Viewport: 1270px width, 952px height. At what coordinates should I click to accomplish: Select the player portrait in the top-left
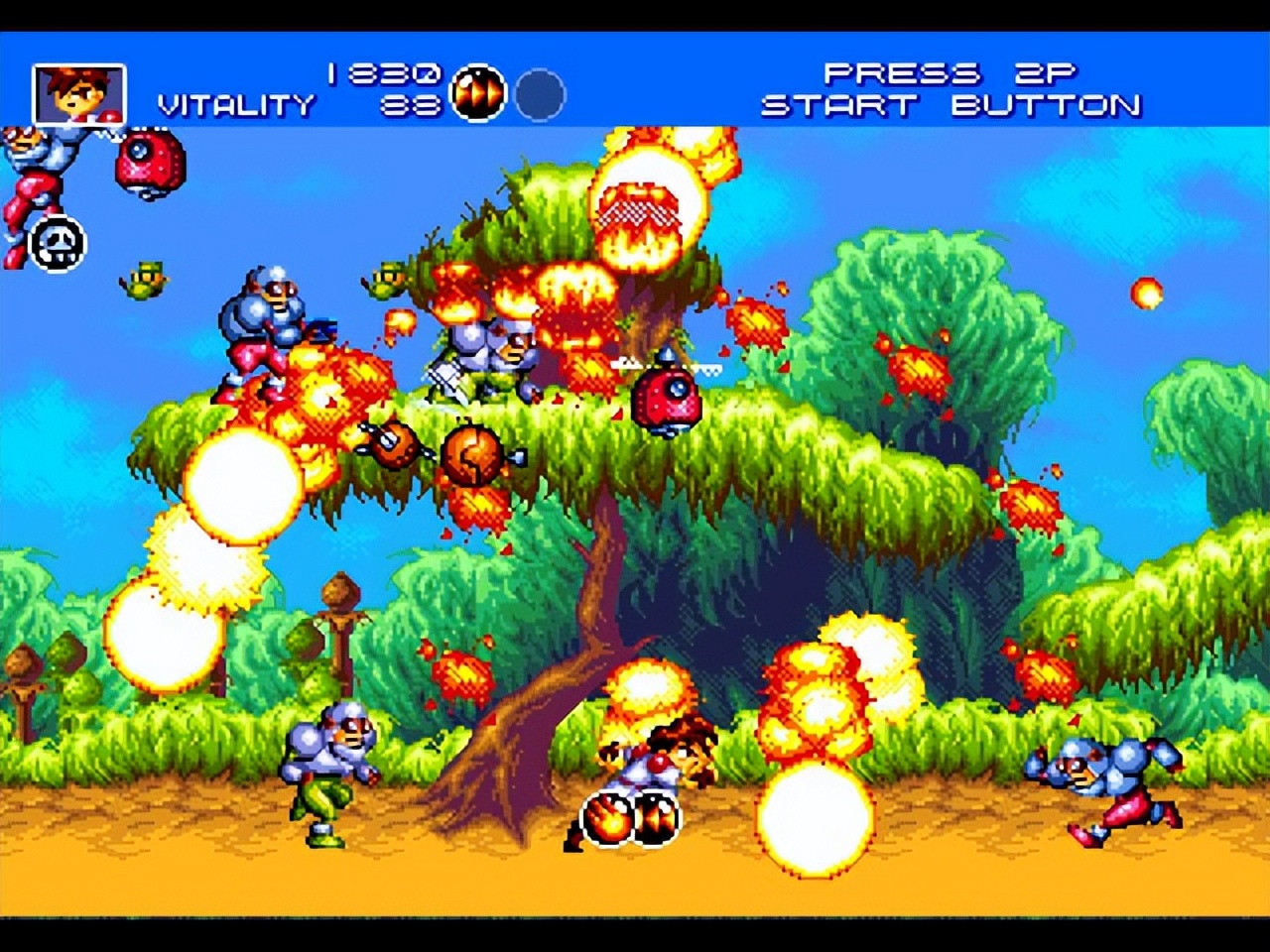tap(79, 91)
